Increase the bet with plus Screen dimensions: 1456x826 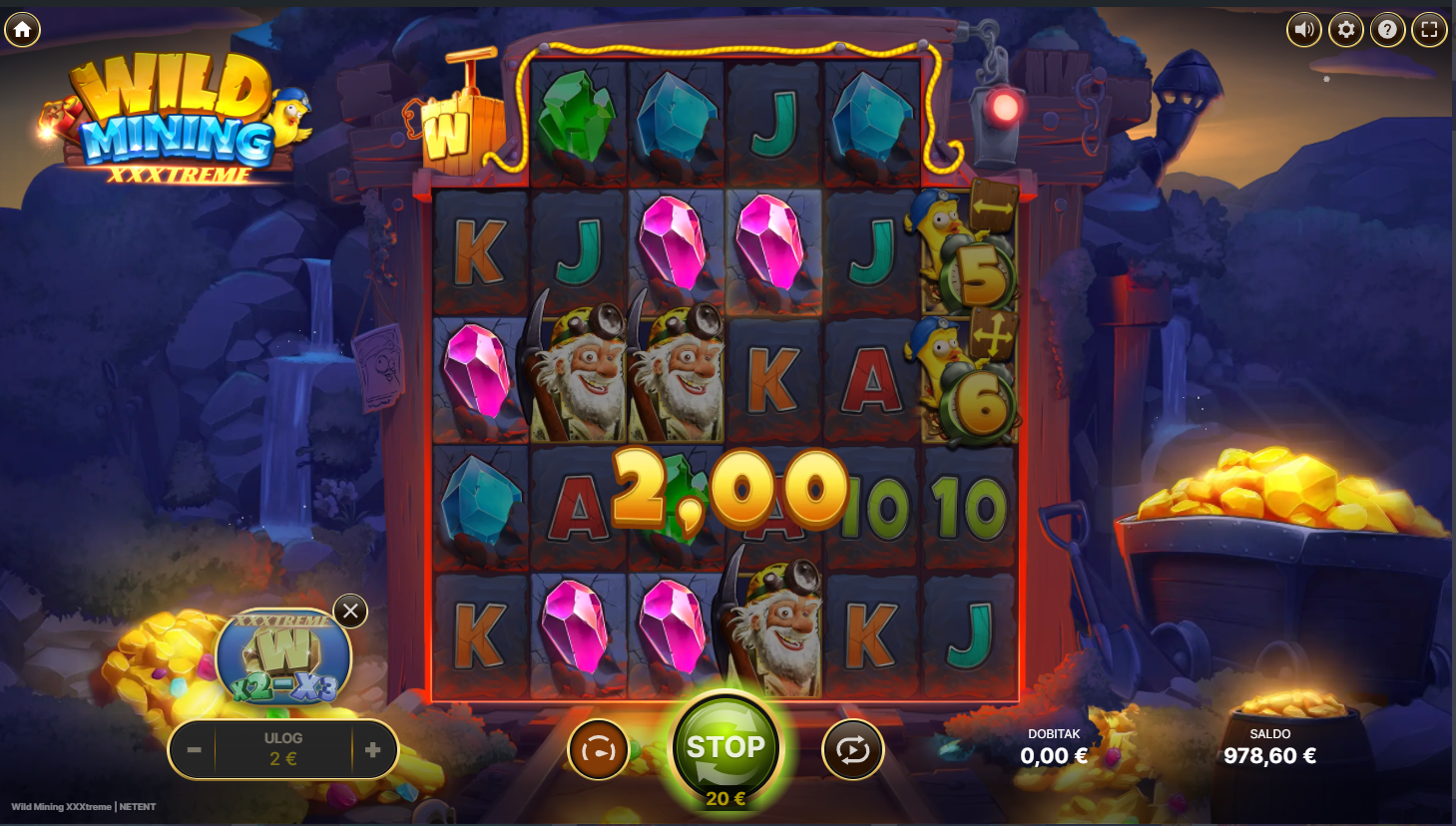(x=373, y=749)
